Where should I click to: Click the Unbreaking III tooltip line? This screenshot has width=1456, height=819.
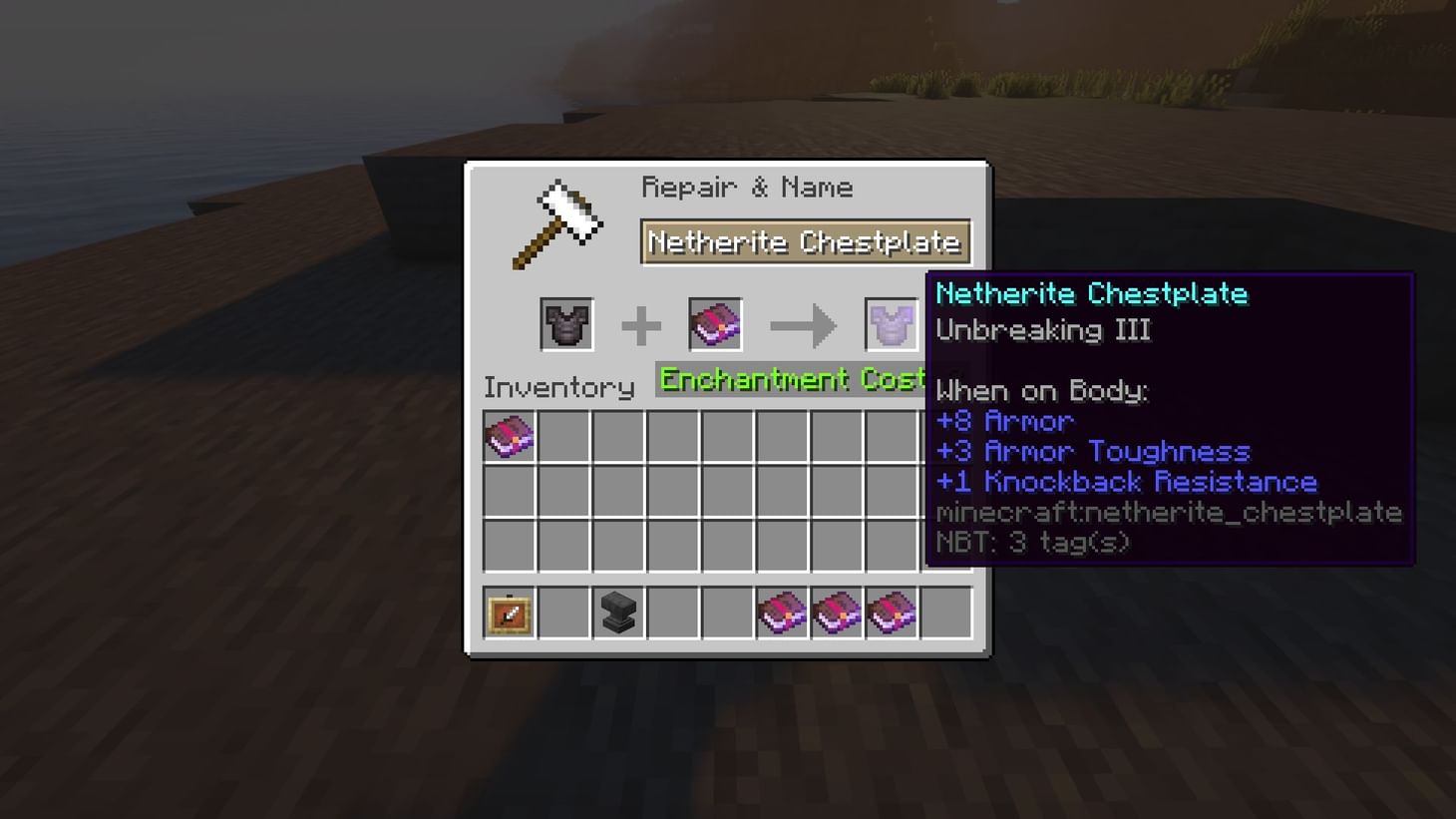pyautogui.click(x=1043, y=330)
